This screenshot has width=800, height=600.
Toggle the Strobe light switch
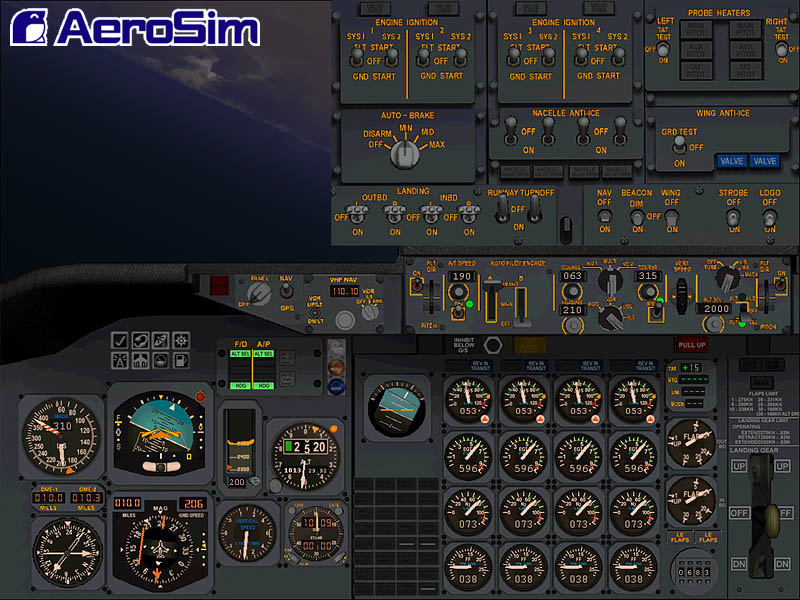pyautogui.click(x=734, y=216)
